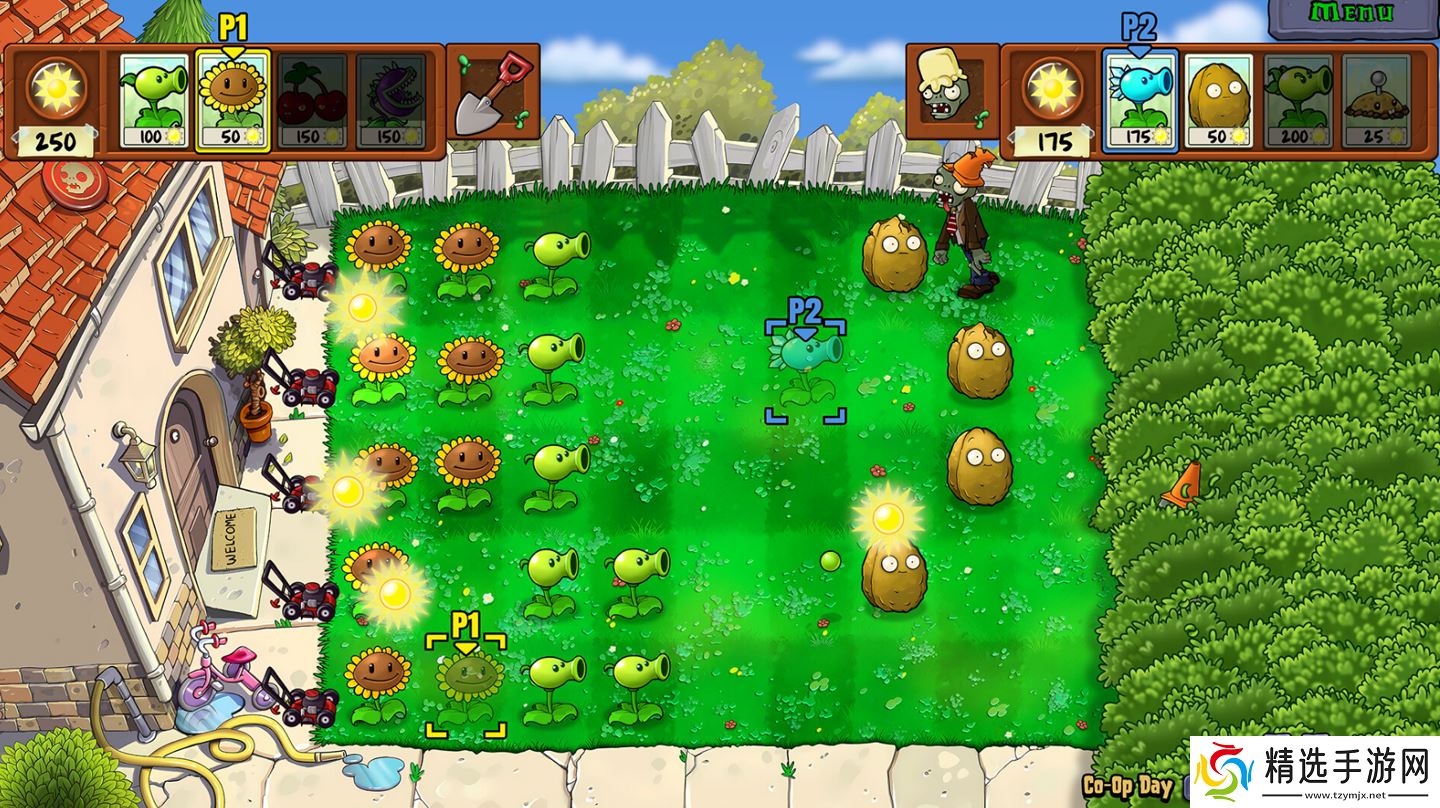Pick the Repeater seed packet

(x=1298, y=100)
